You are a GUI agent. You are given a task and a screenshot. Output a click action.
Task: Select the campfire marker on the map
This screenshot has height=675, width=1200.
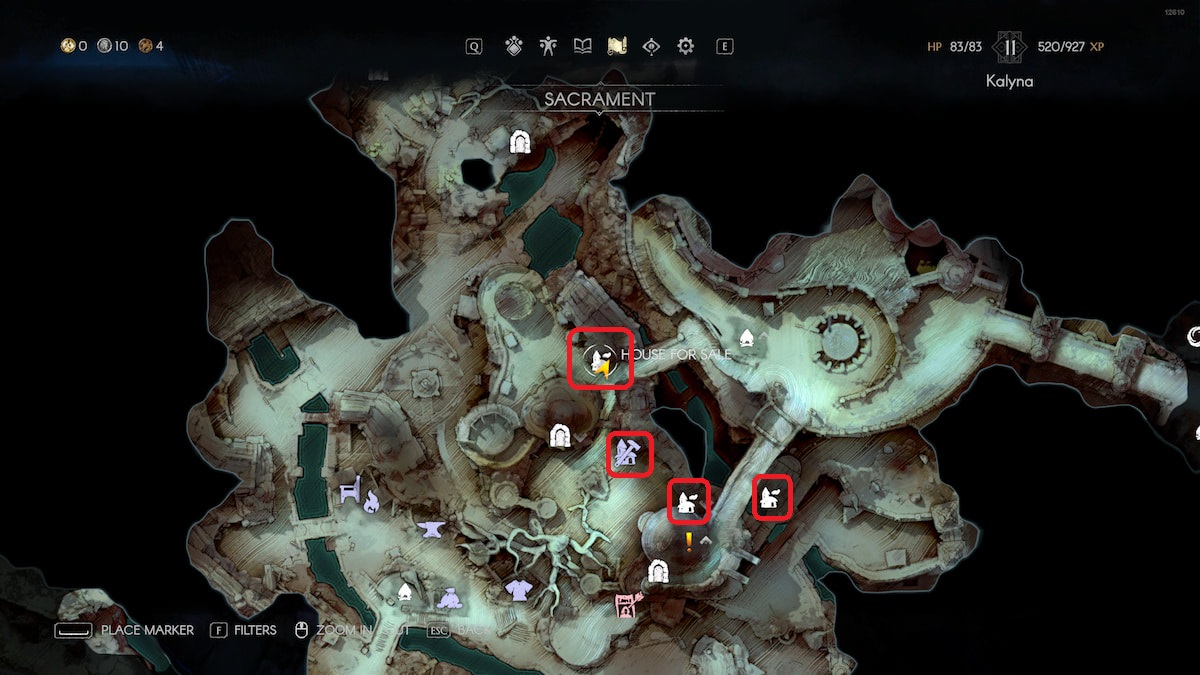pyautogui.click(x=372, y=502)
